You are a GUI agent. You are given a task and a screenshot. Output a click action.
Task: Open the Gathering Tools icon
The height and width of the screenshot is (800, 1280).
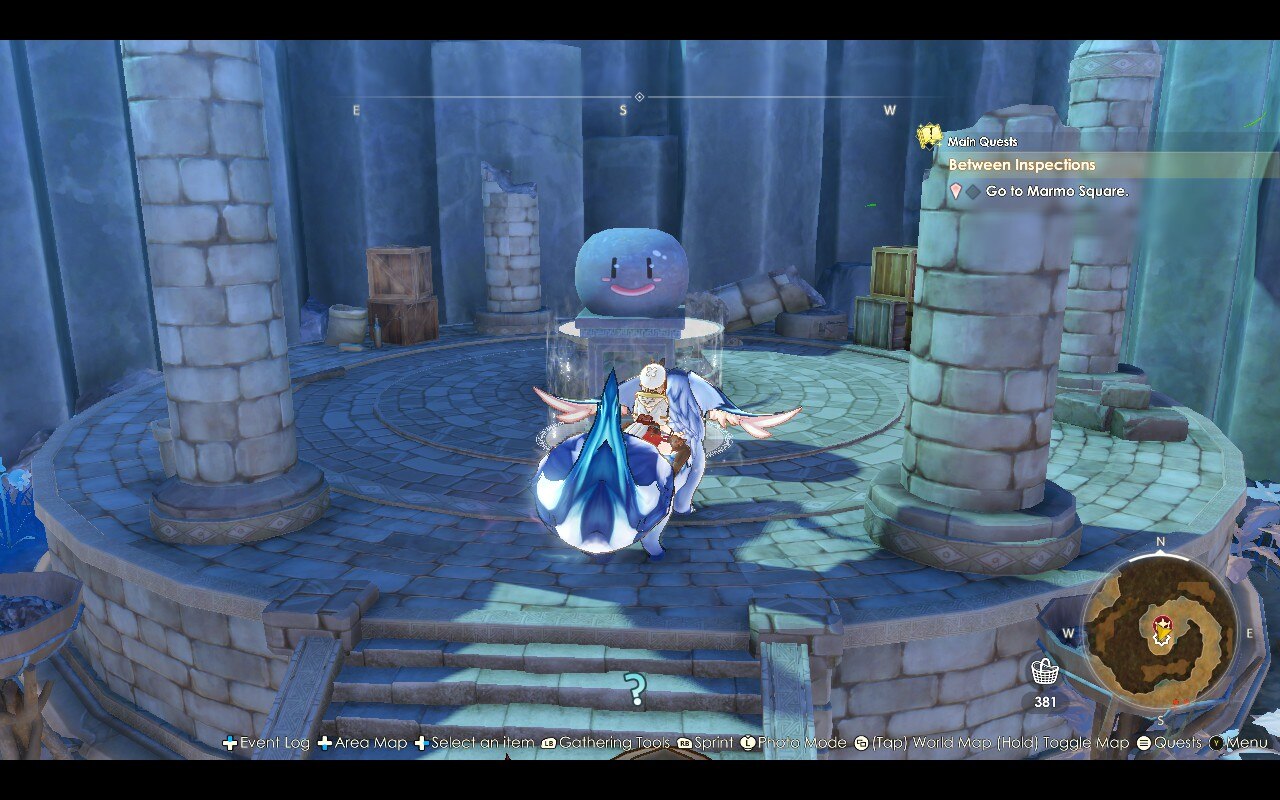547,743
